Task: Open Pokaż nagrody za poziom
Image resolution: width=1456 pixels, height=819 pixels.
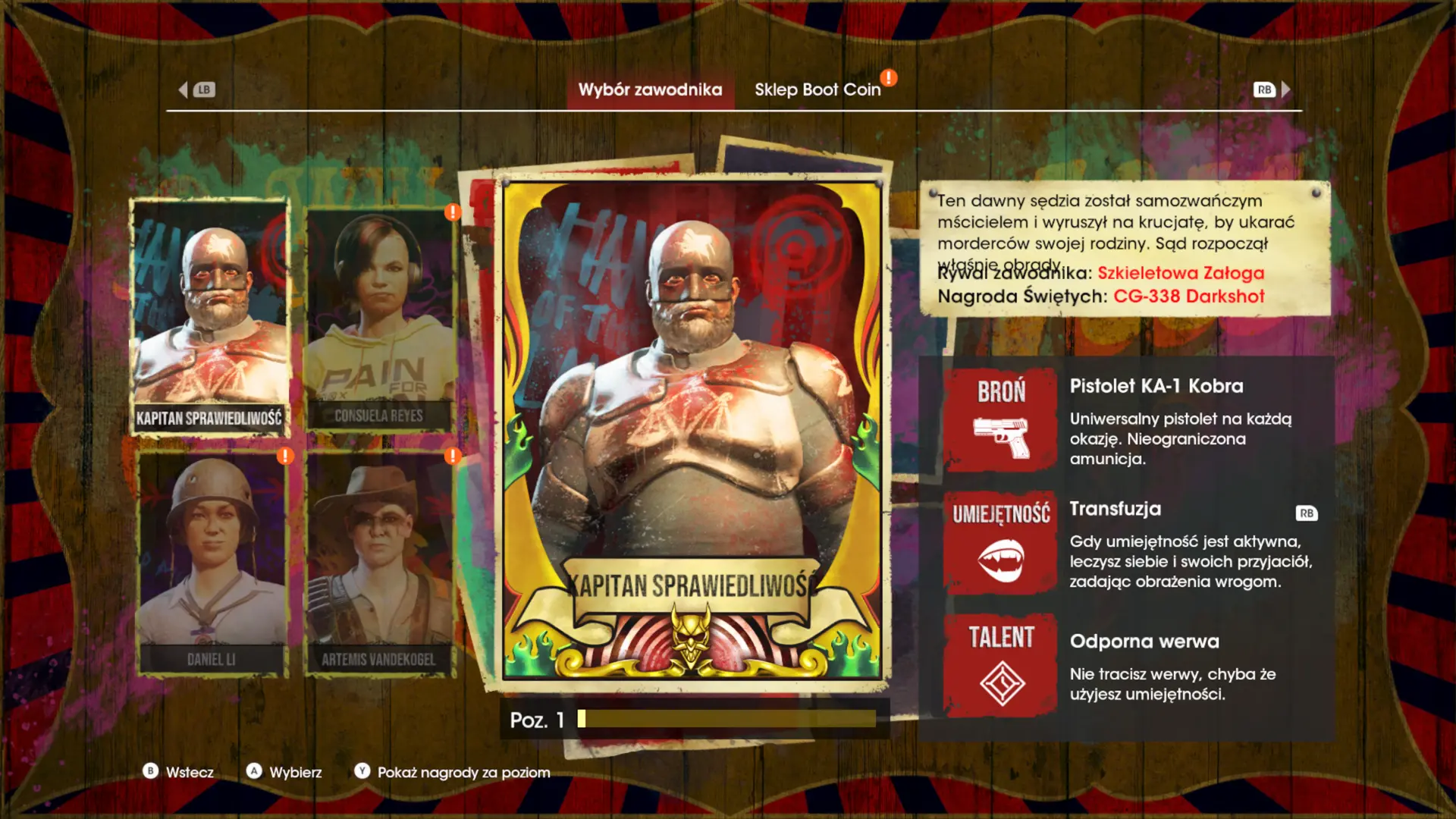Action: pos(453,772)
